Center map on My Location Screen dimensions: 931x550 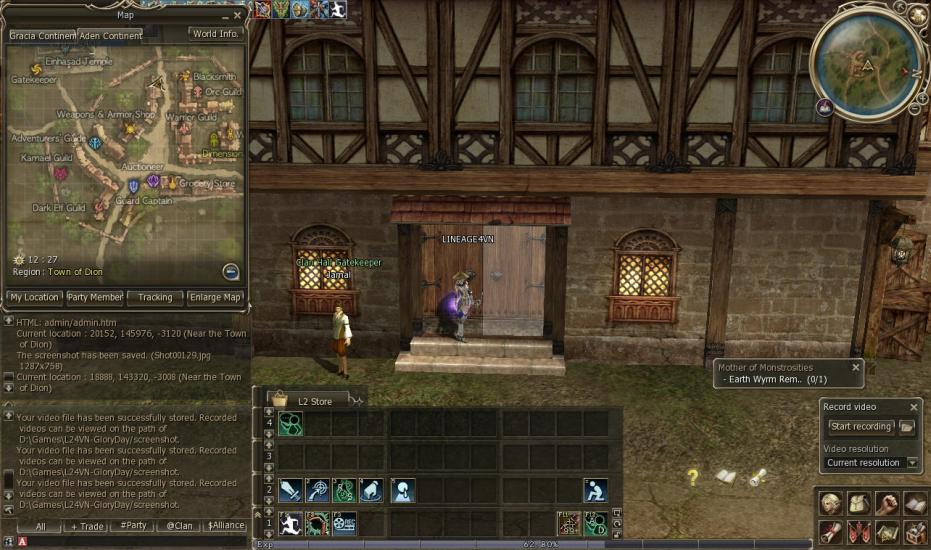(34, 297)
